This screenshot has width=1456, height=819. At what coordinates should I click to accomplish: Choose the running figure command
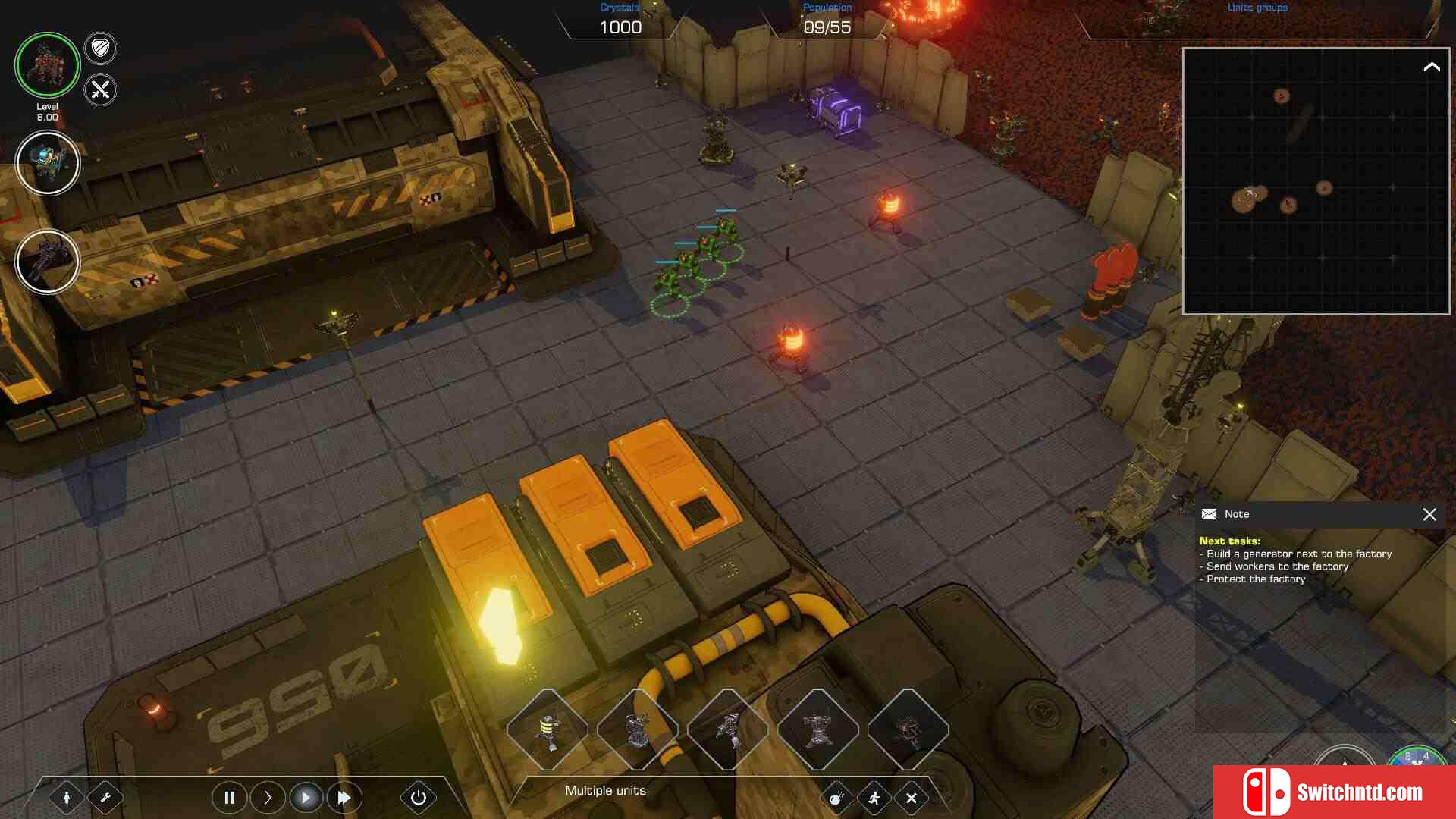(x=874, y=798)
